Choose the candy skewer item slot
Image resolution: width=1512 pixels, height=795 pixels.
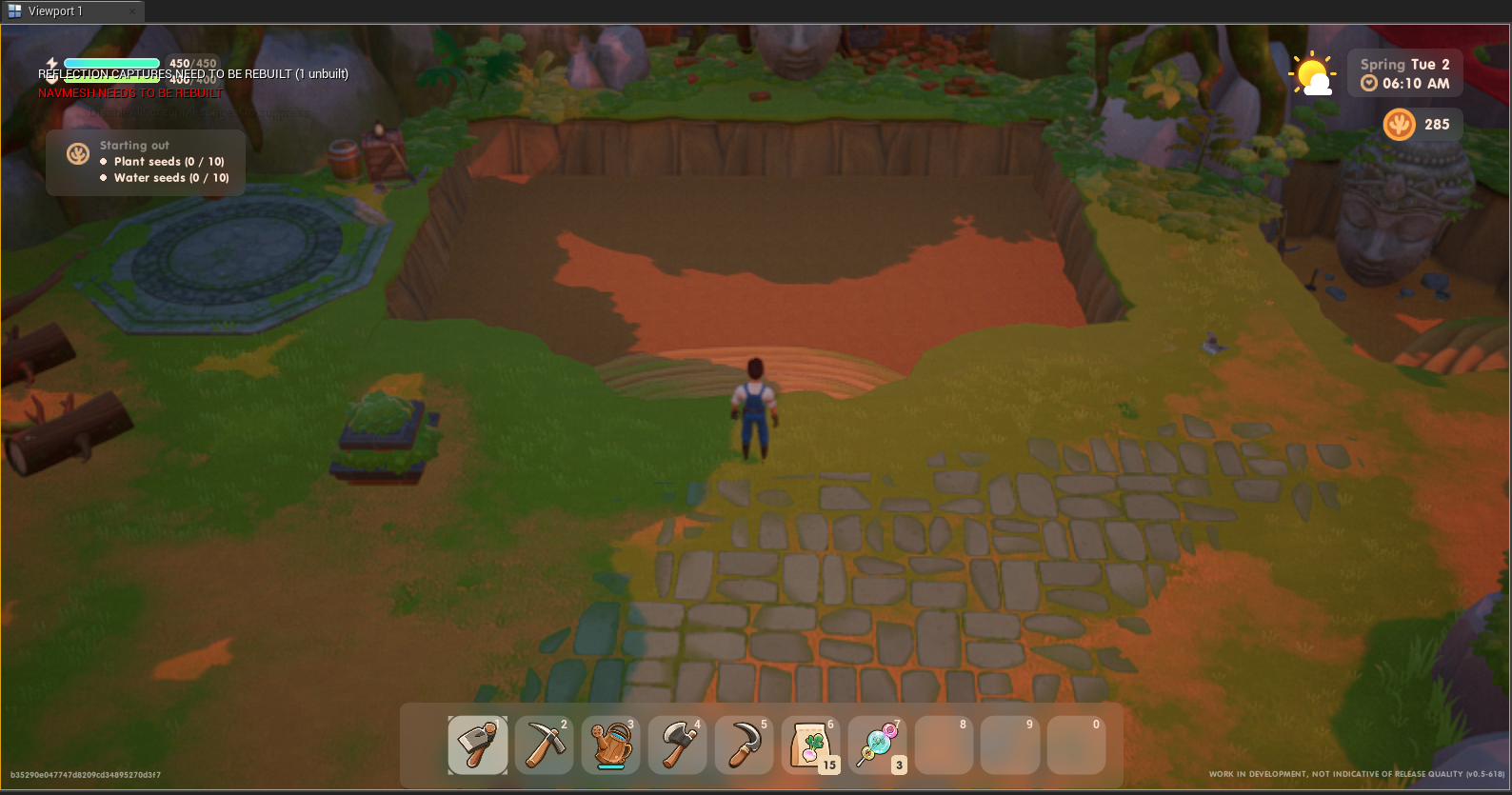pos(877,745)
